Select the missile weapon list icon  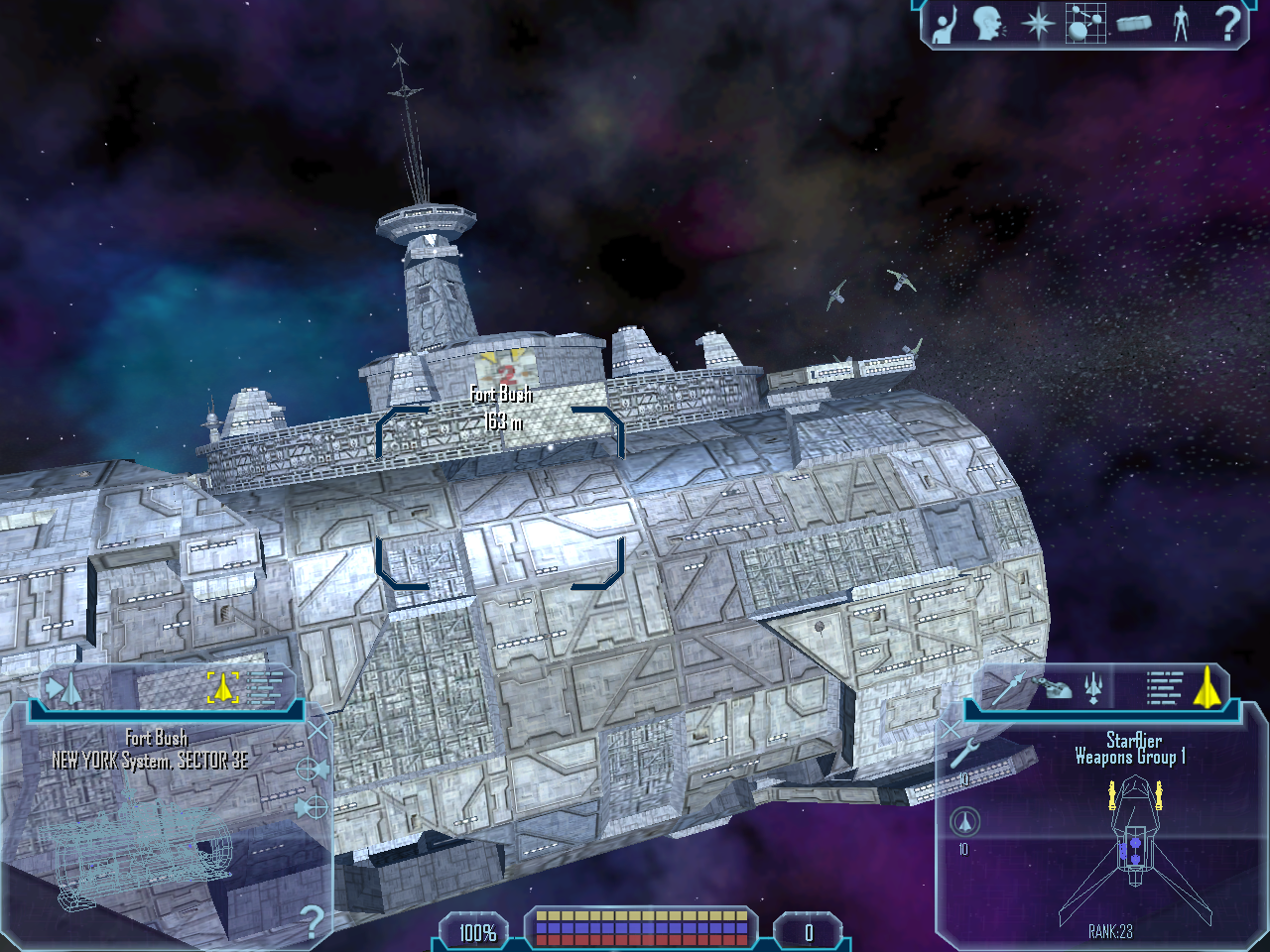coord(1008,686)
